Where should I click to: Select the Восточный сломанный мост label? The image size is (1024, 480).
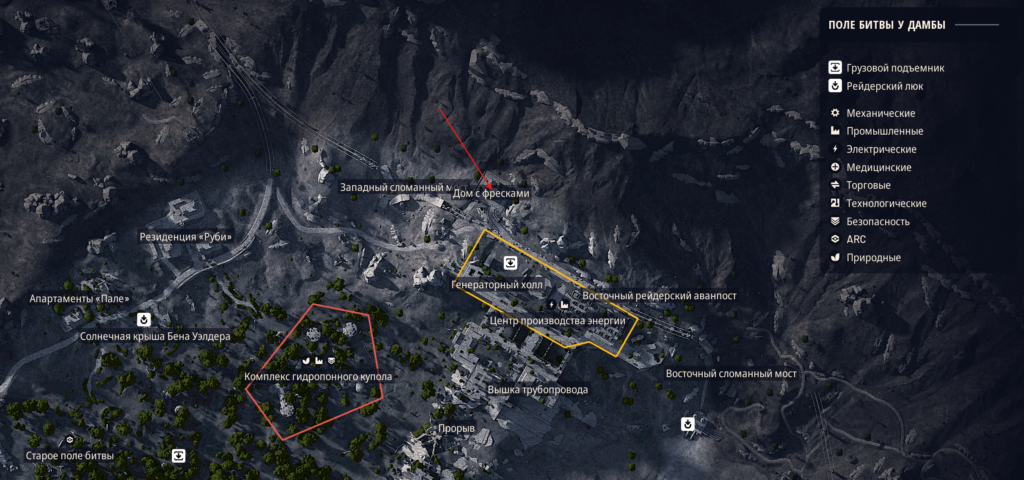730,374
